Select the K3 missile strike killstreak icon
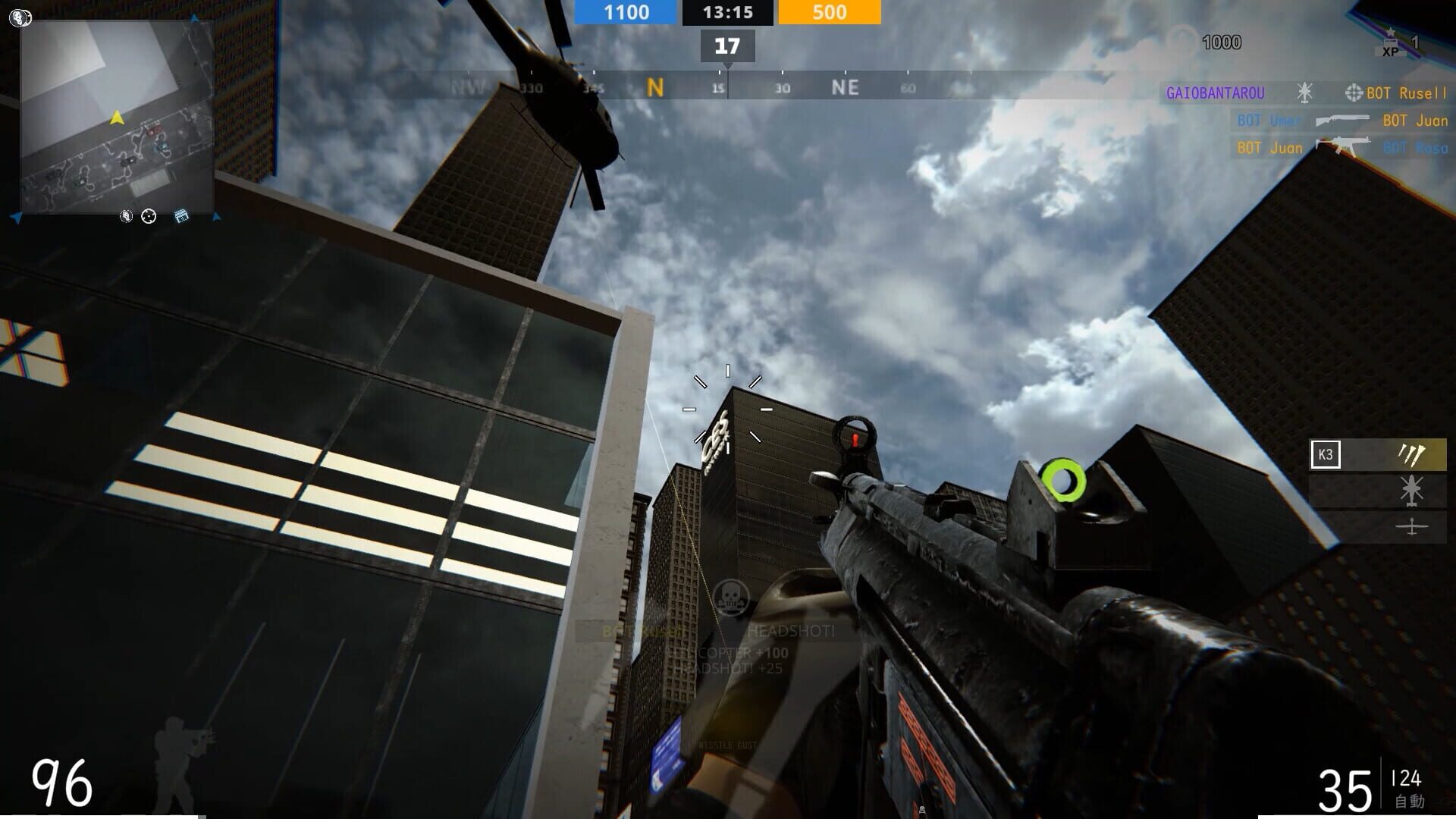Image resolution: width=1456 pixels, height=819 pixels. (1410, 453)
